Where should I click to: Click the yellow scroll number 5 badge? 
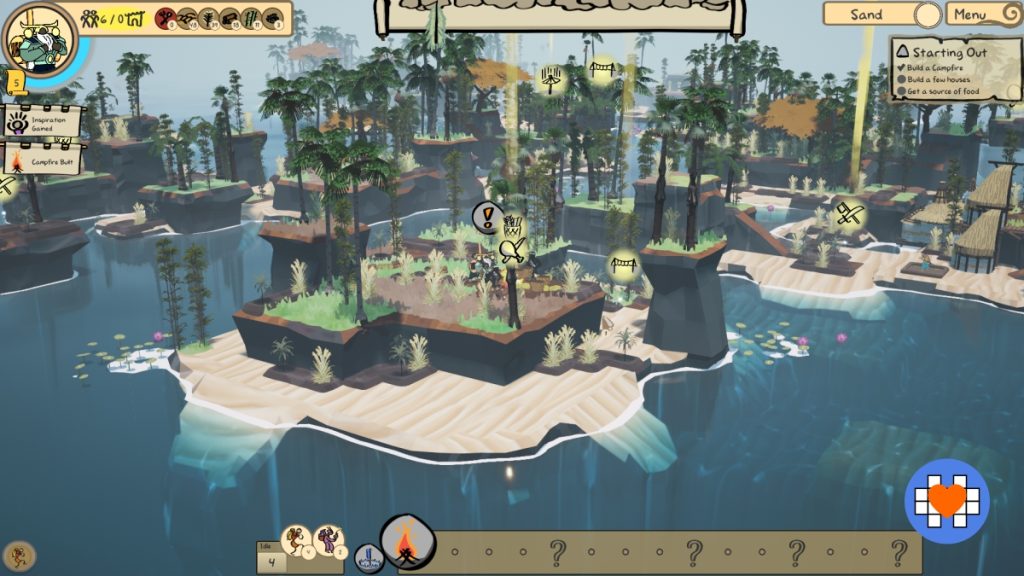pyautogui.click(x=17, y=80)
